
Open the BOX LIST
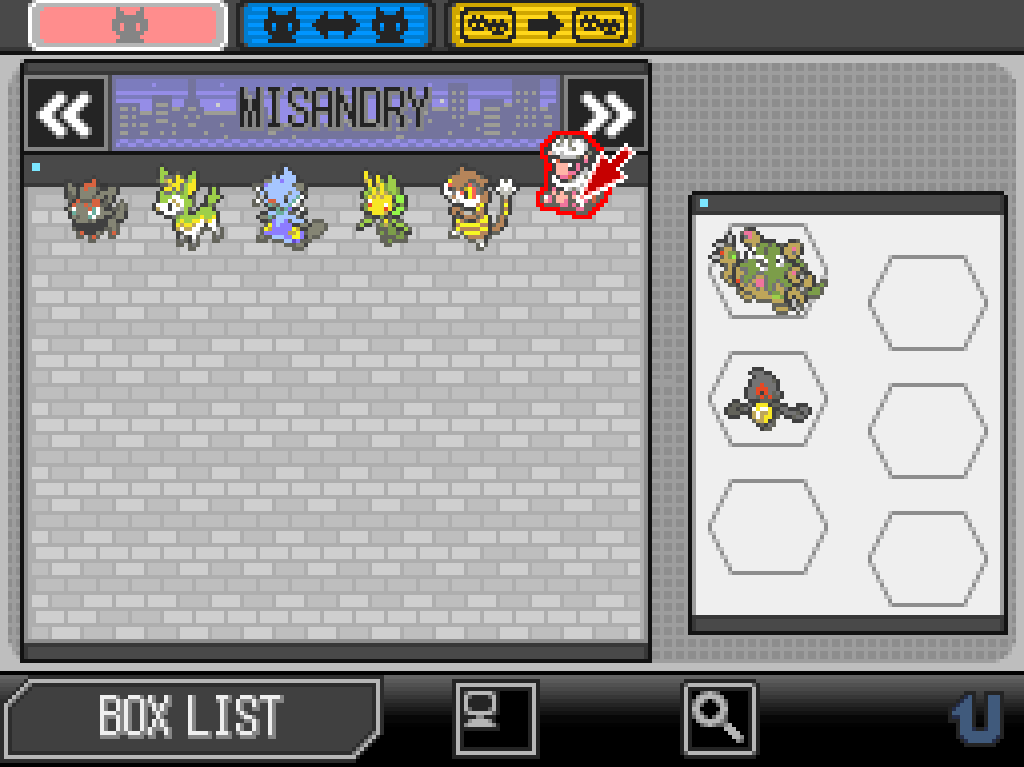[190, 716]
